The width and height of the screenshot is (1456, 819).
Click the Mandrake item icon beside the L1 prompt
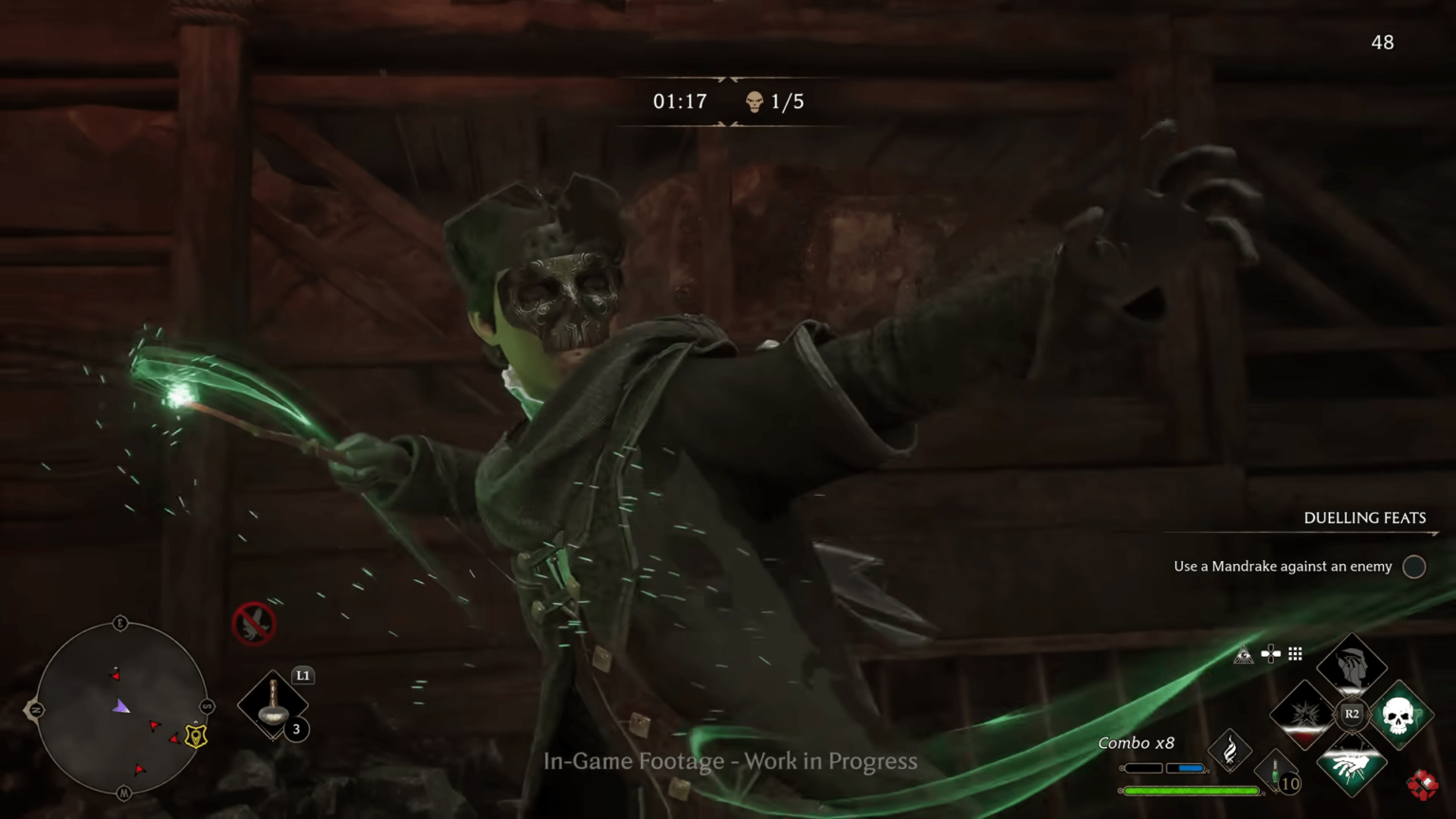[274, 706]
